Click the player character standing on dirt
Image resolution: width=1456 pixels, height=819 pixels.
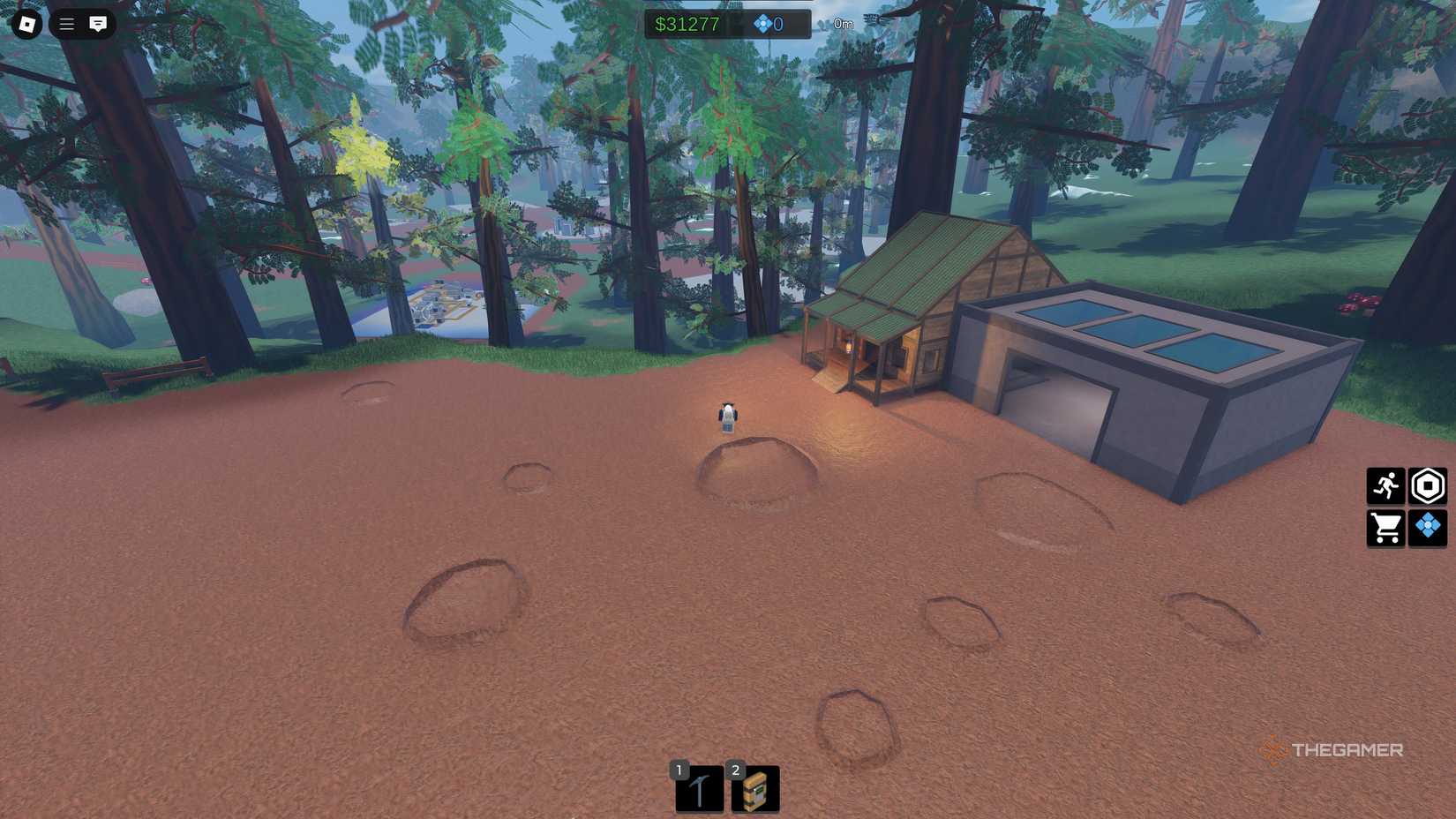[725, 417]
